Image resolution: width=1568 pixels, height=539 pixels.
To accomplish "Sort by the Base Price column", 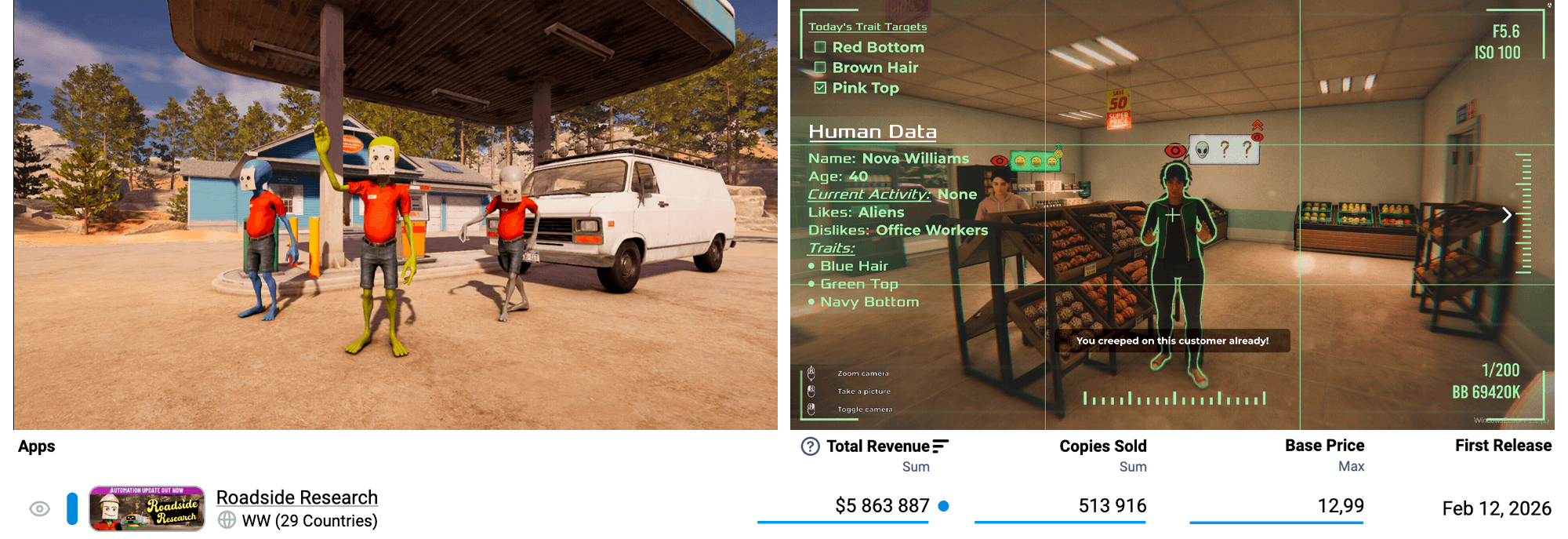I will [x=1324, y=446].
